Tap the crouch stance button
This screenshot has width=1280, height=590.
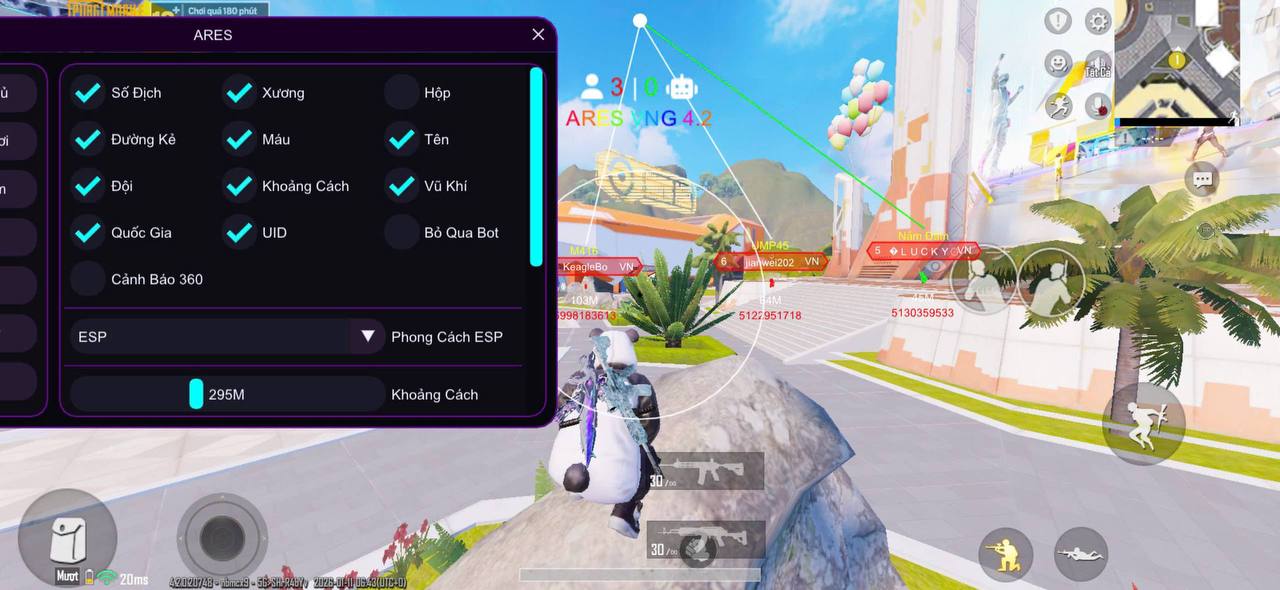pos(1005,554)
